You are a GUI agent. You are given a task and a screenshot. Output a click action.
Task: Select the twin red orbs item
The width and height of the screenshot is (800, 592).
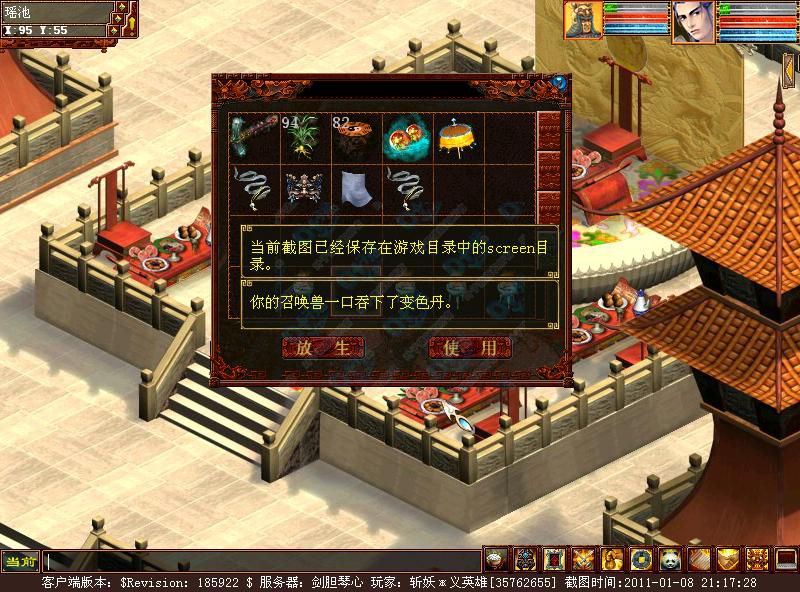407,137
